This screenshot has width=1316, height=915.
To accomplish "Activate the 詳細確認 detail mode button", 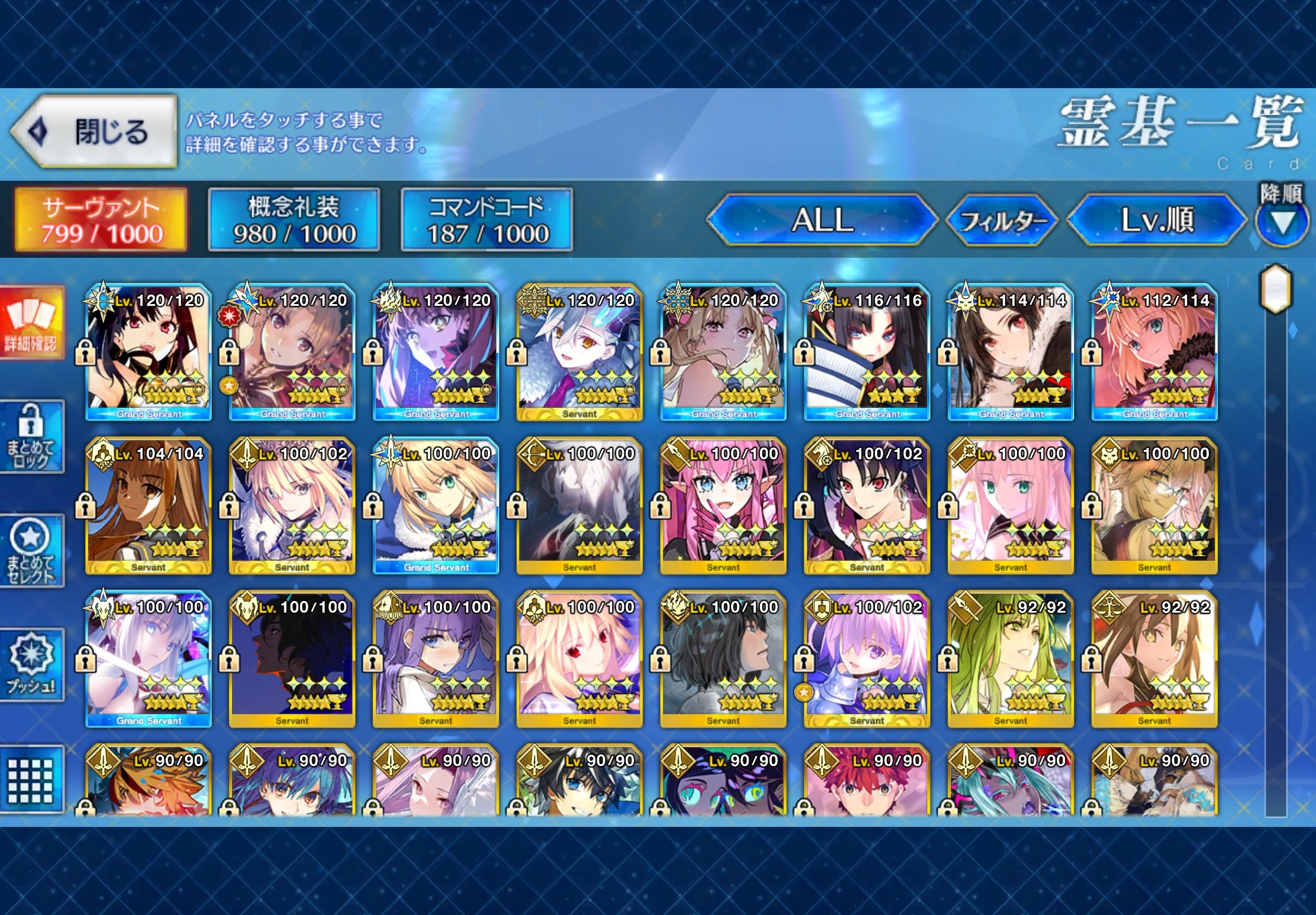I will coord(32,324).
